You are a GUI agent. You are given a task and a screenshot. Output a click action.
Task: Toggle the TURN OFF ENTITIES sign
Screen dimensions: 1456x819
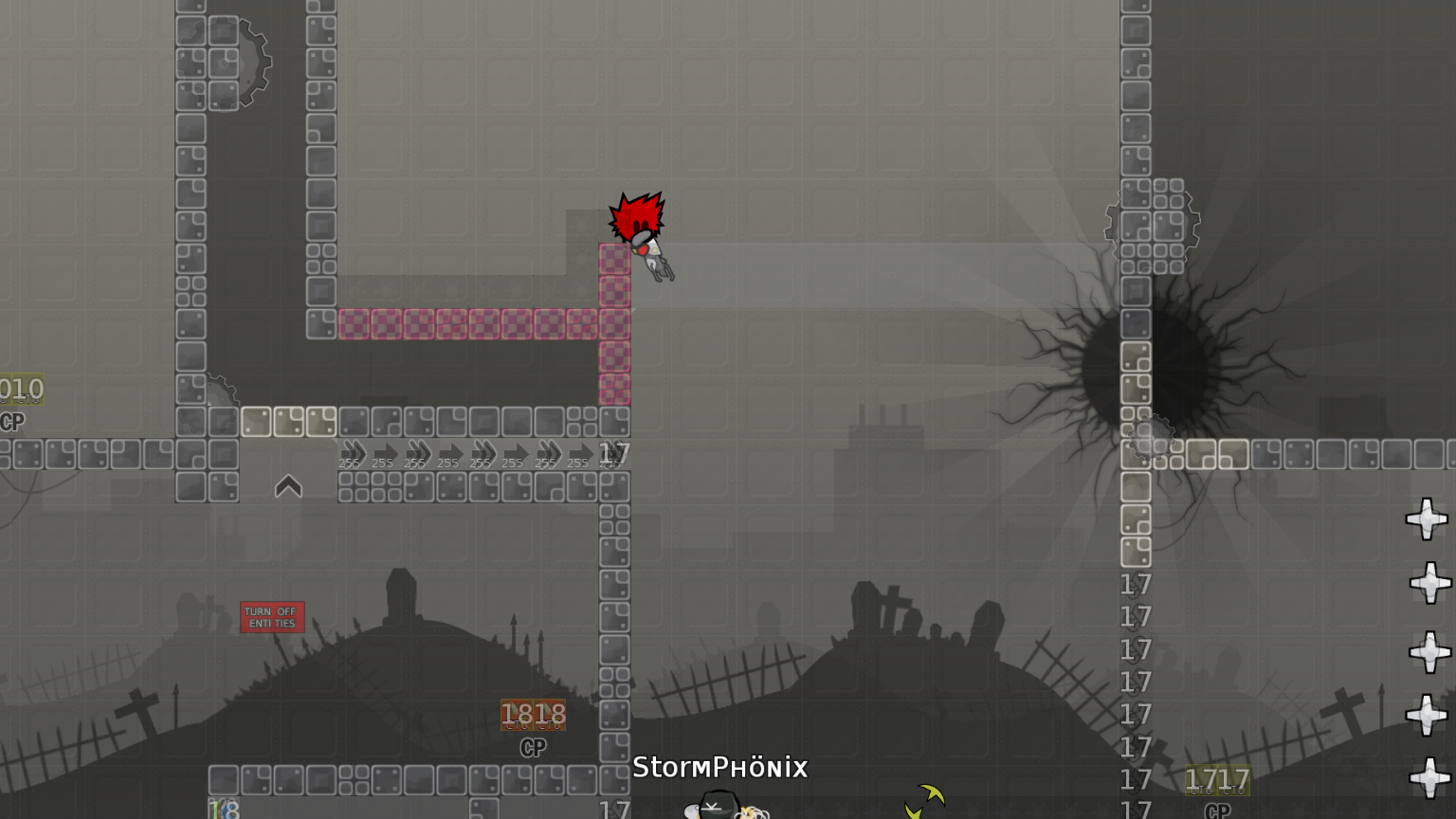coord(273,616)
